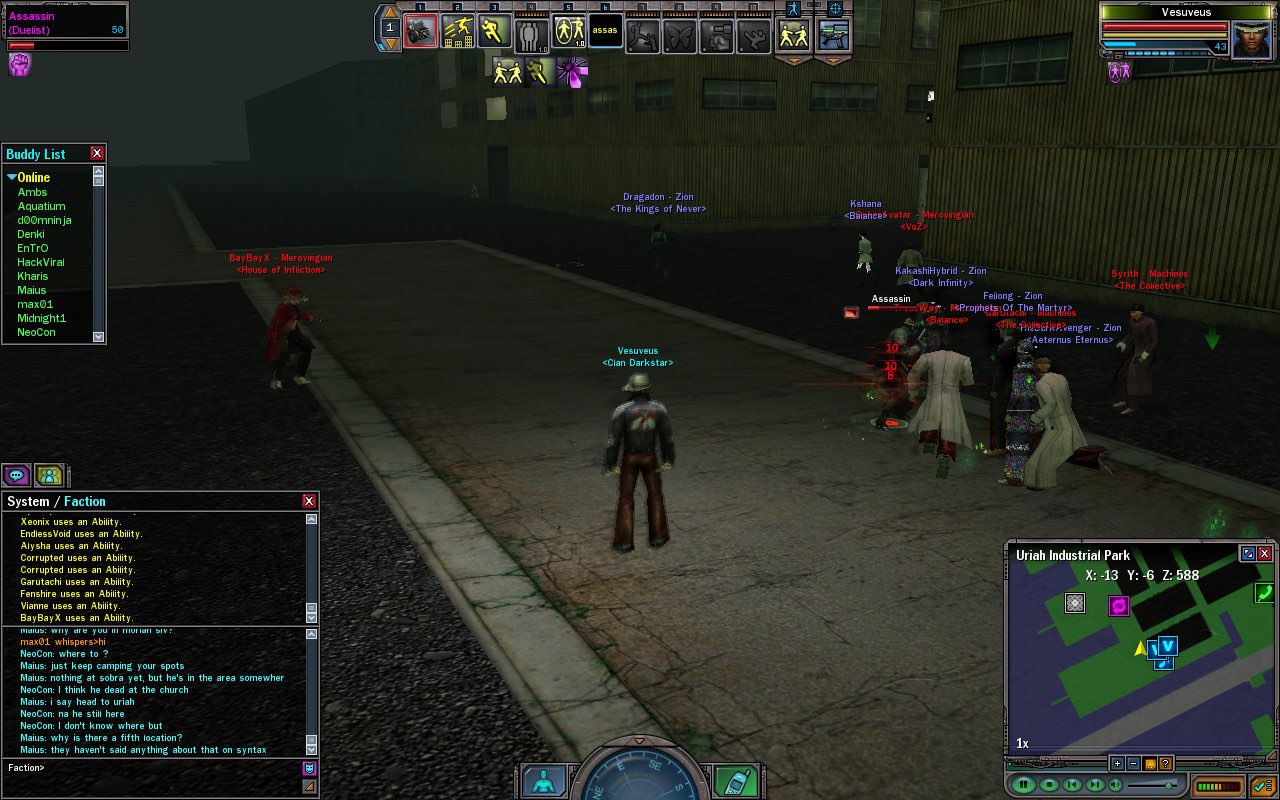1280x800 pixels.
Task: Open the character figure icon by compass
Action: pyautogui.click(x=543, y=781)
